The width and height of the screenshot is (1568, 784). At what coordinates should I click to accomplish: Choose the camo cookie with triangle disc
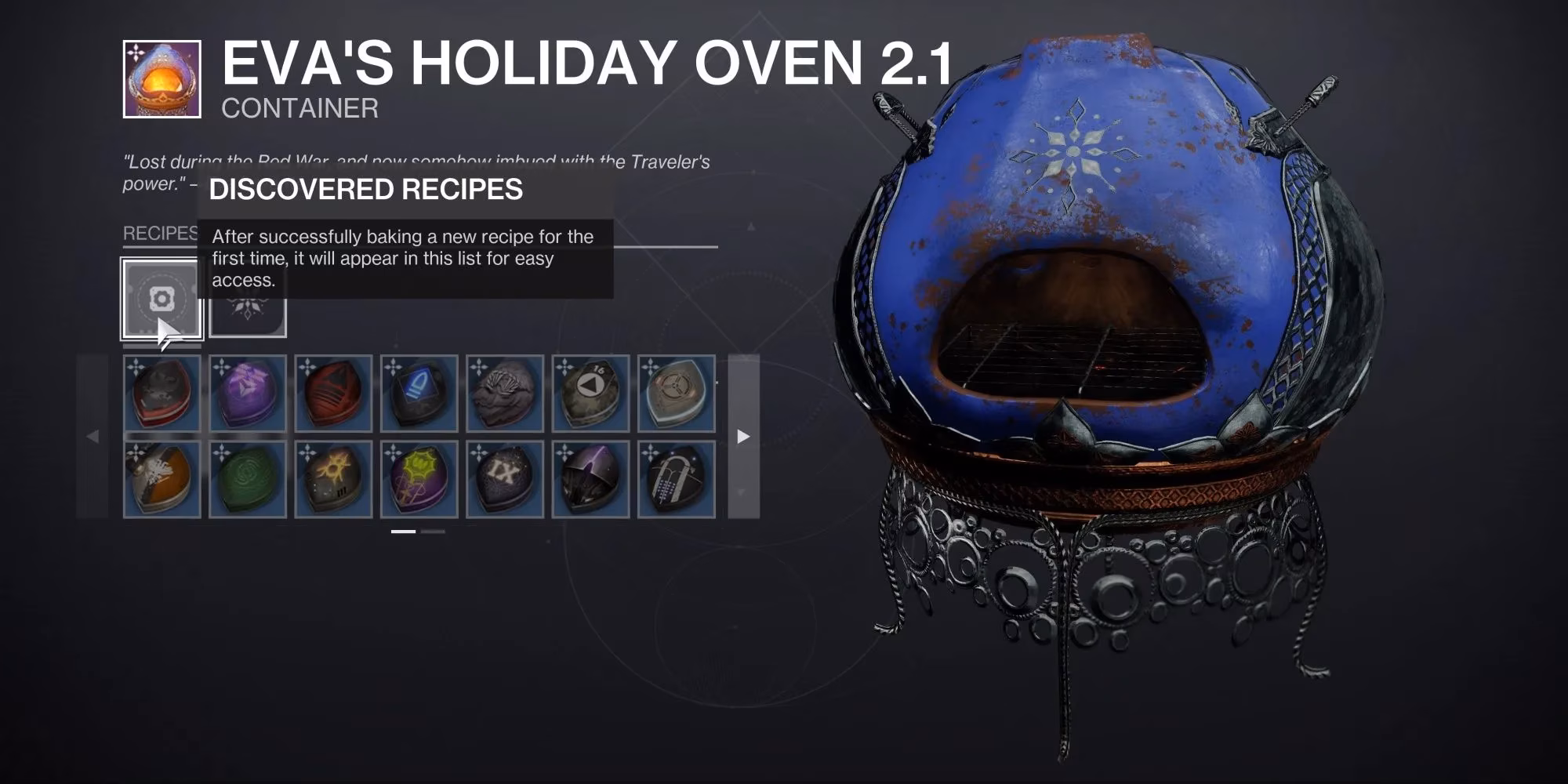click(590, 393)
